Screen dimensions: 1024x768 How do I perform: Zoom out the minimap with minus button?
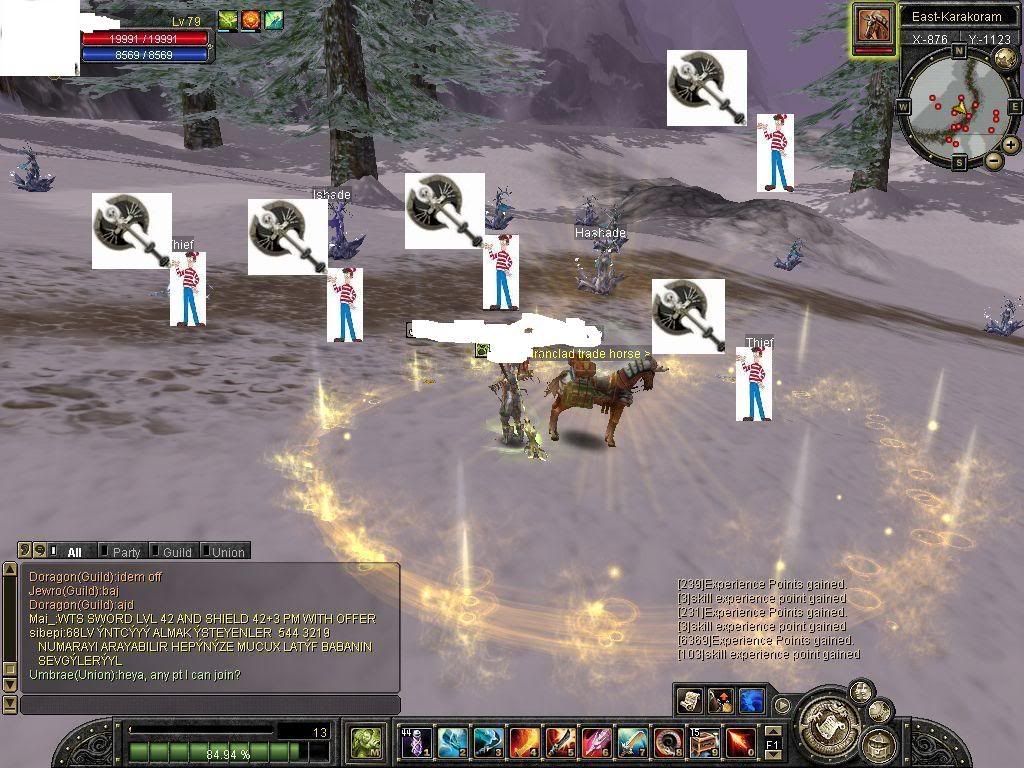994,160
